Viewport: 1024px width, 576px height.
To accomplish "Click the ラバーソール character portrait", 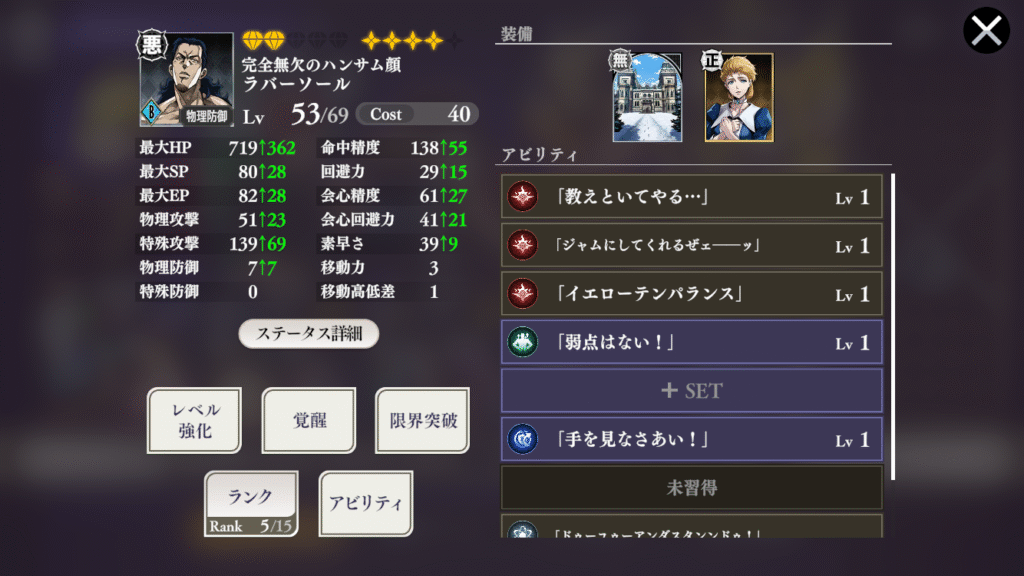I will coord(187,81).
